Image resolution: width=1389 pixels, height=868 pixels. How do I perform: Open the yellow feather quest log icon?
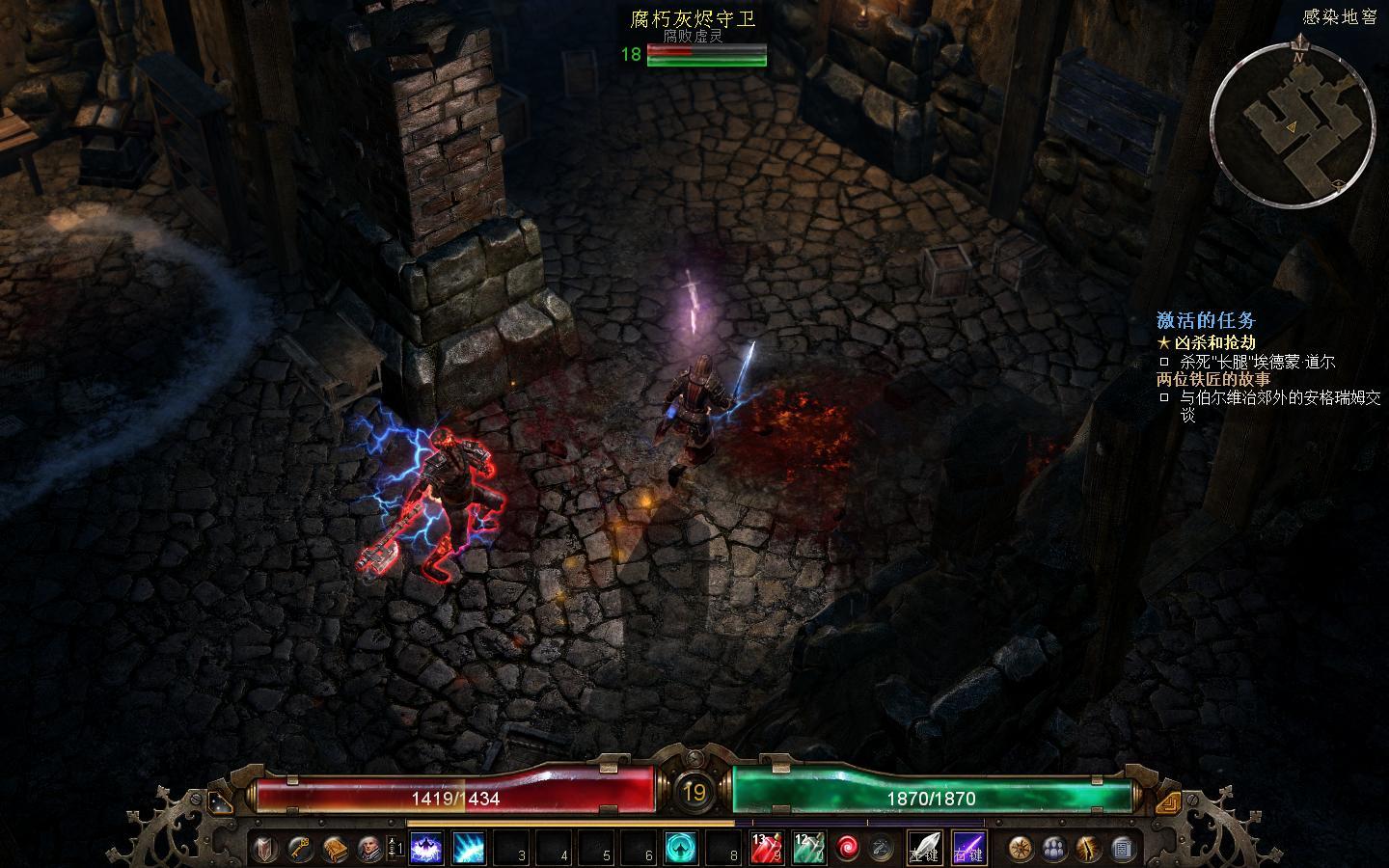tap(1088, 849)
